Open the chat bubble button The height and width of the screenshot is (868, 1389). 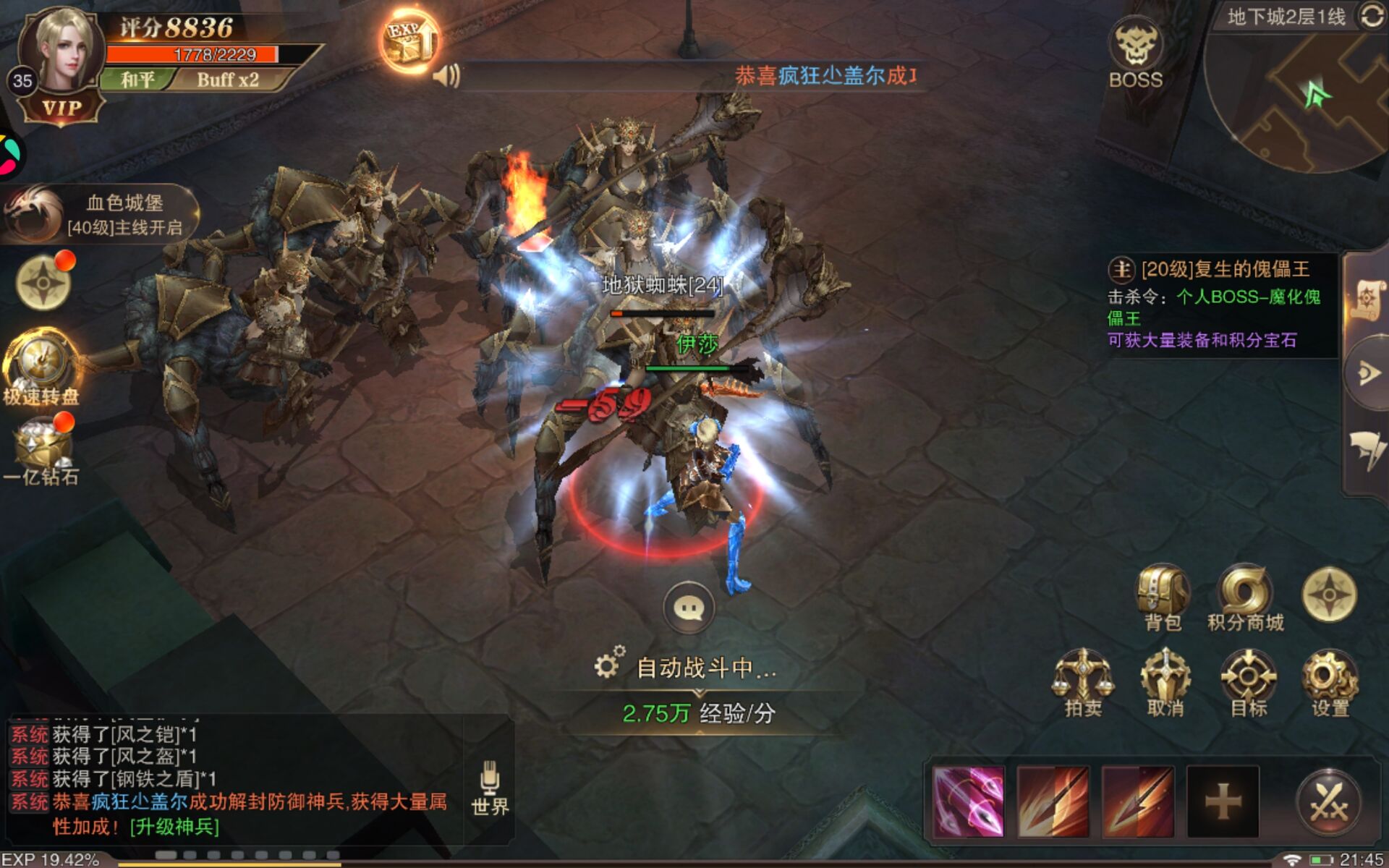688,608
